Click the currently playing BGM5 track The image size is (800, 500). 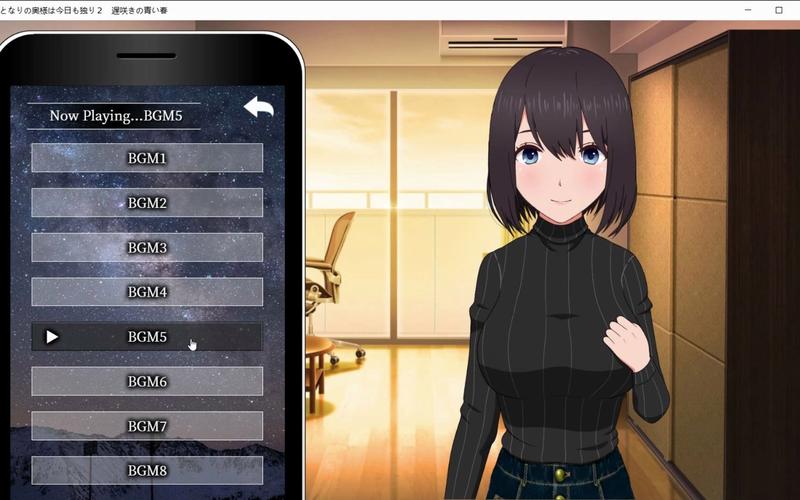pyautogui.click(x=147, y=337)
